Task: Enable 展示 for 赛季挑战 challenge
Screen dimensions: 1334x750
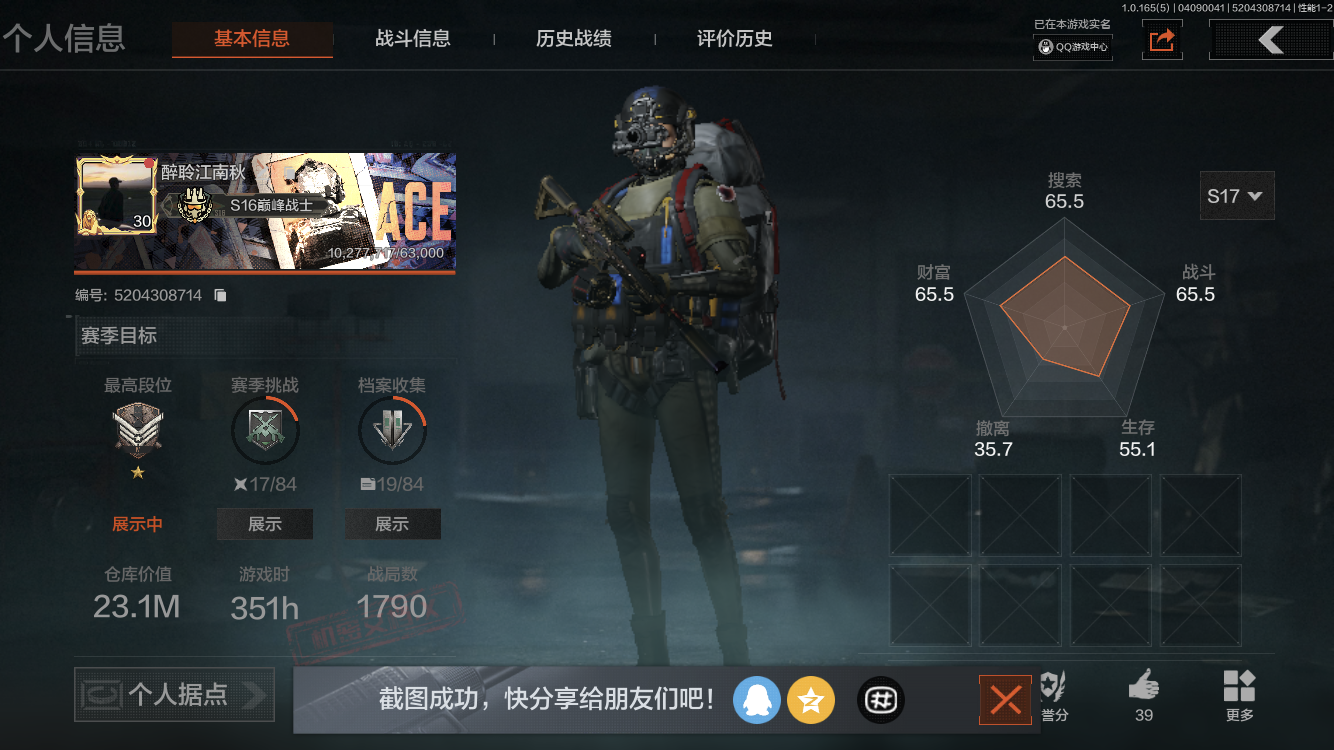Action: (265, 523)
